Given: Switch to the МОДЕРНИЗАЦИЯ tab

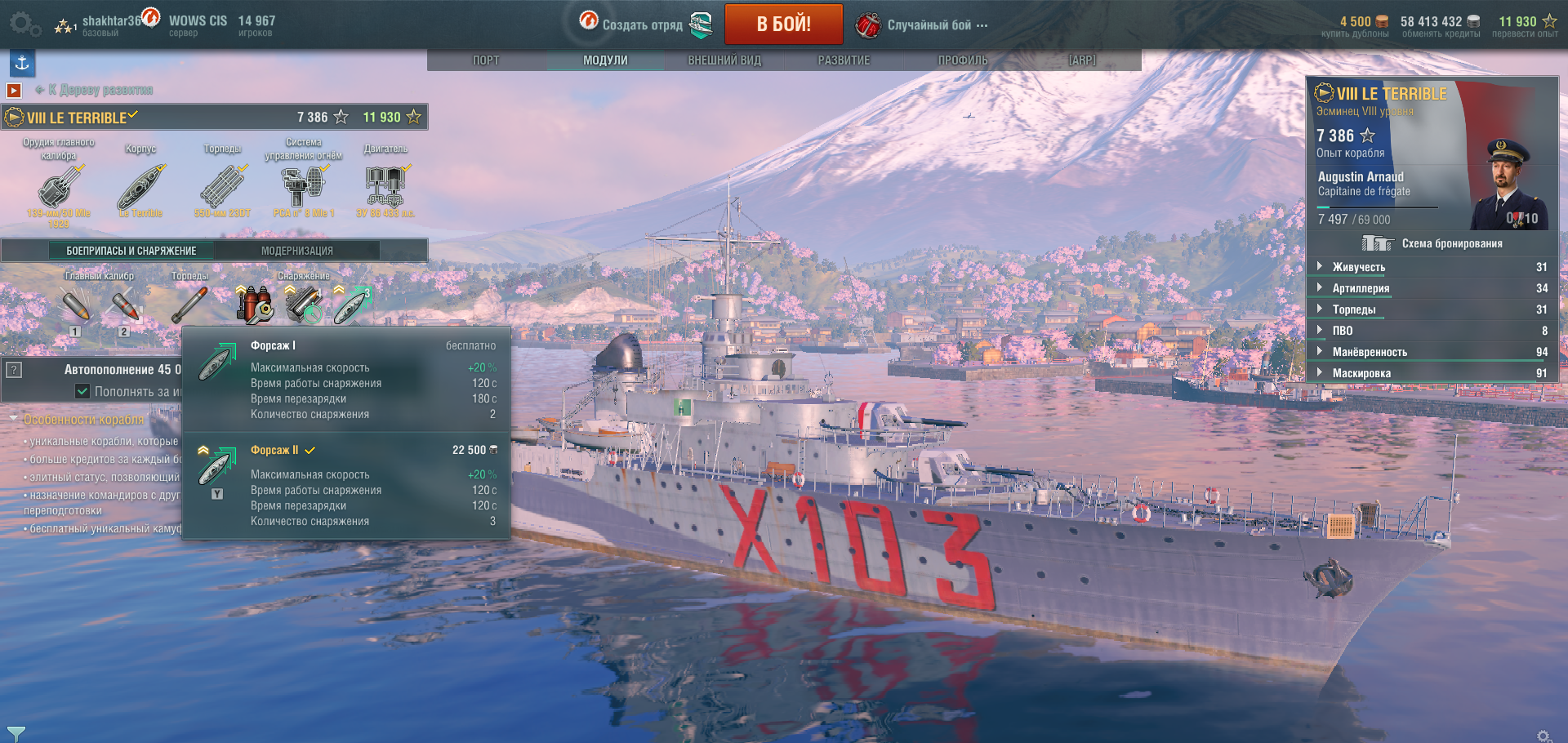Looking at the screenshot, I should pyautogui.click(x=296, y=251).
